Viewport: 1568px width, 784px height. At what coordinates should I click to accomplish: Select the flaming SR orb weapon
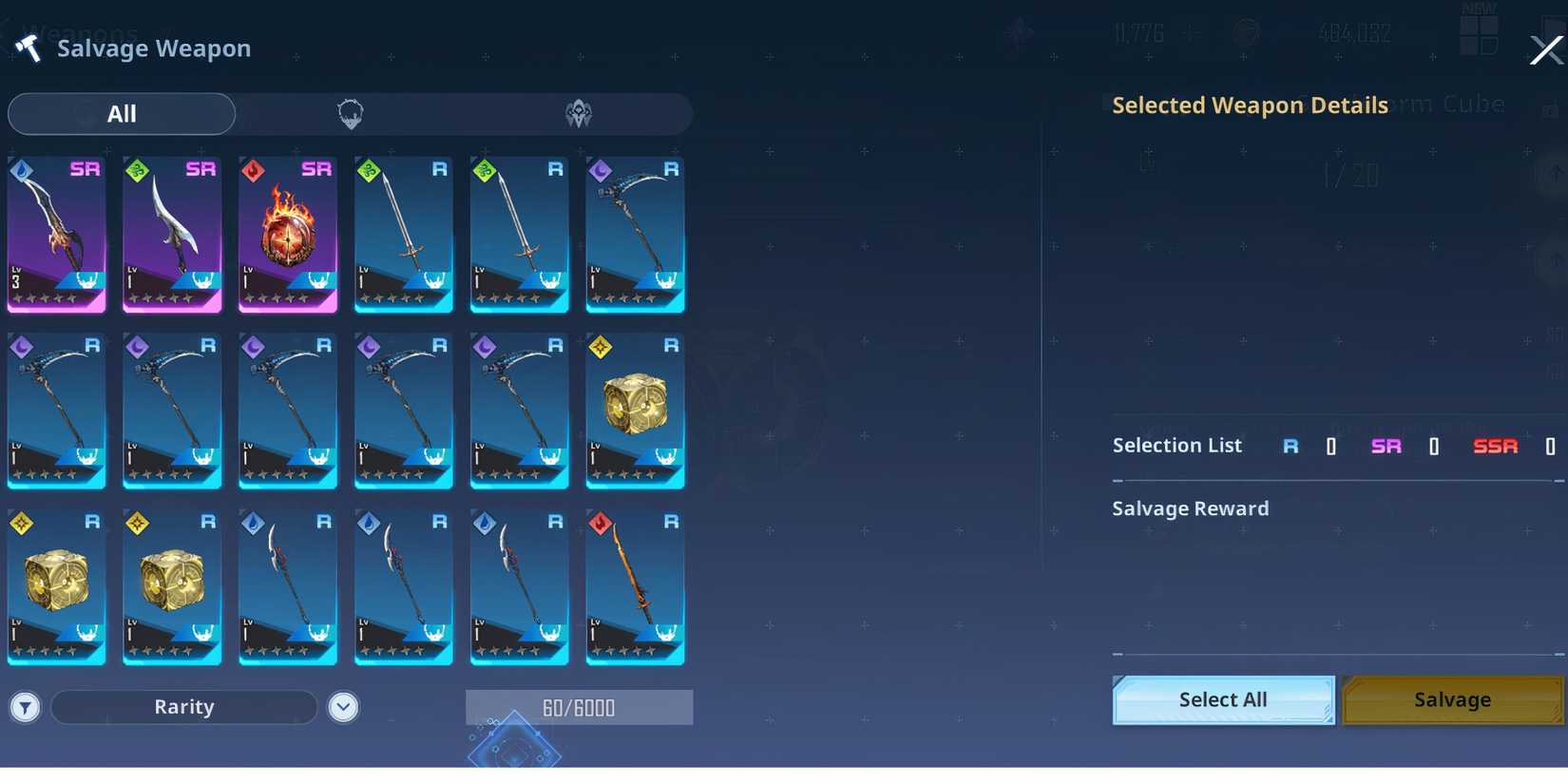[287, 234]
